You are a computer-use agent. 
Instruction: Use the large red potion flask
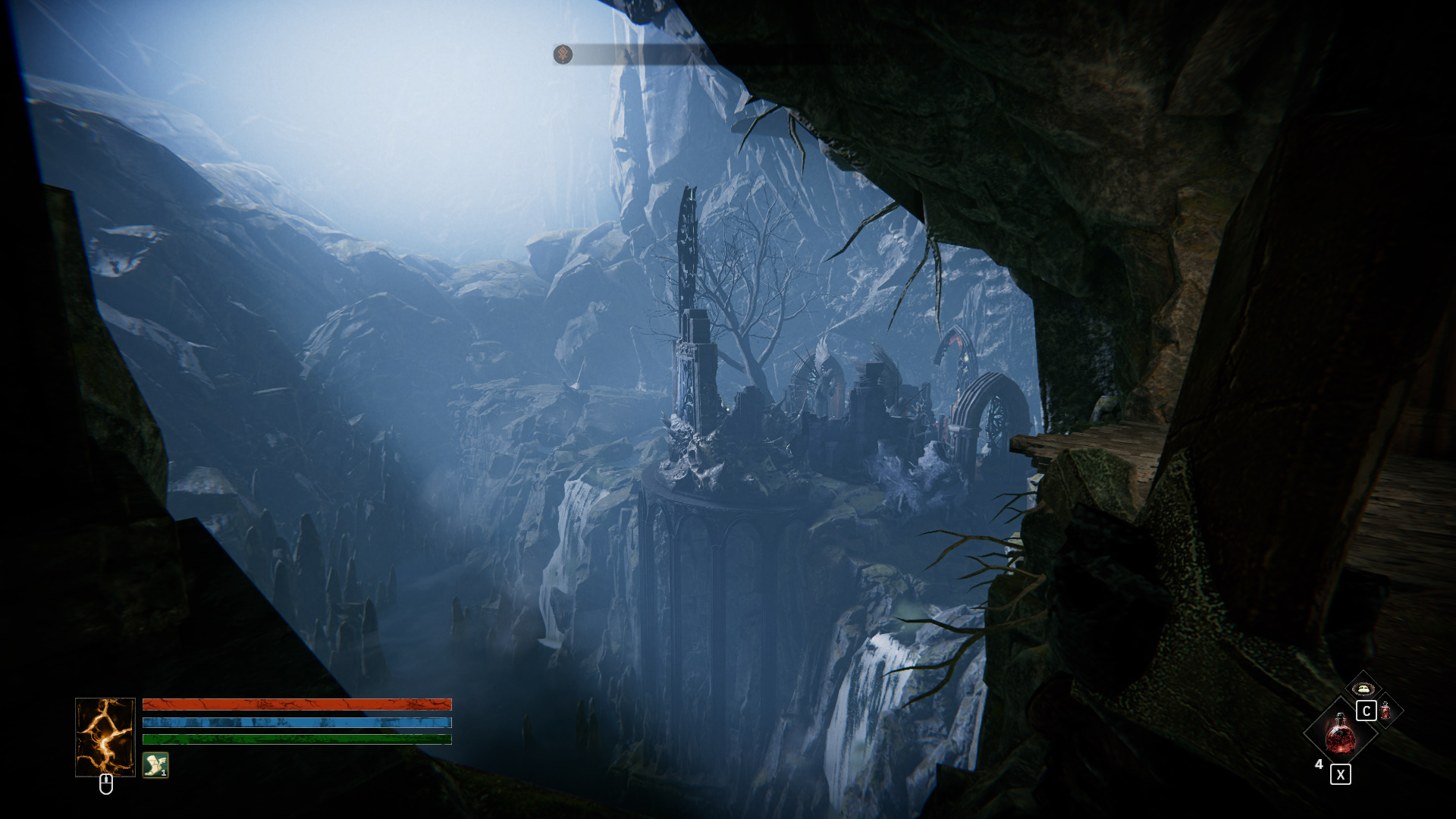pyautogui.click(x=1339, y=733)
